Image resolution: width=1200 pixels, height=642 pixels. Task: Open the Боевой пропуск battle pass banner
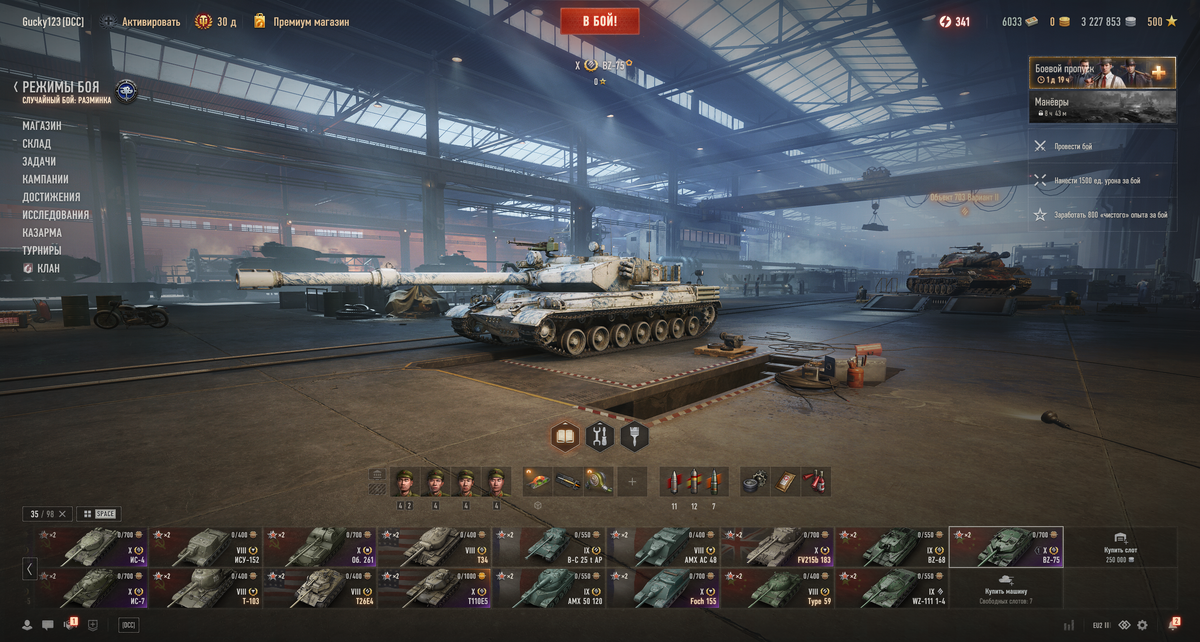click(x=1102, y=73)
